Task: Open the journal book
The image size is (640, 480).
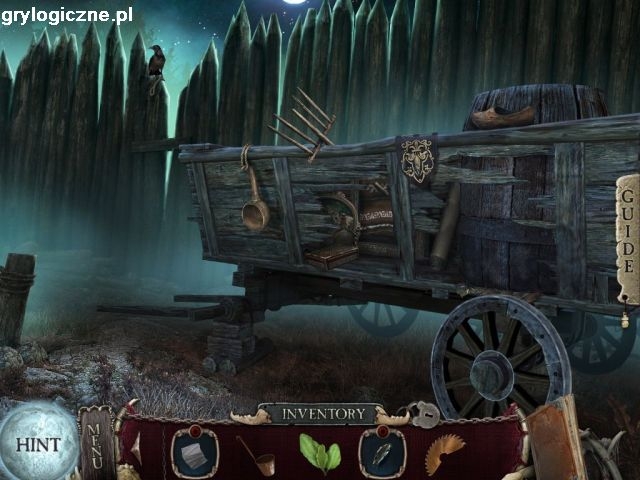Action: pos(553,440)
